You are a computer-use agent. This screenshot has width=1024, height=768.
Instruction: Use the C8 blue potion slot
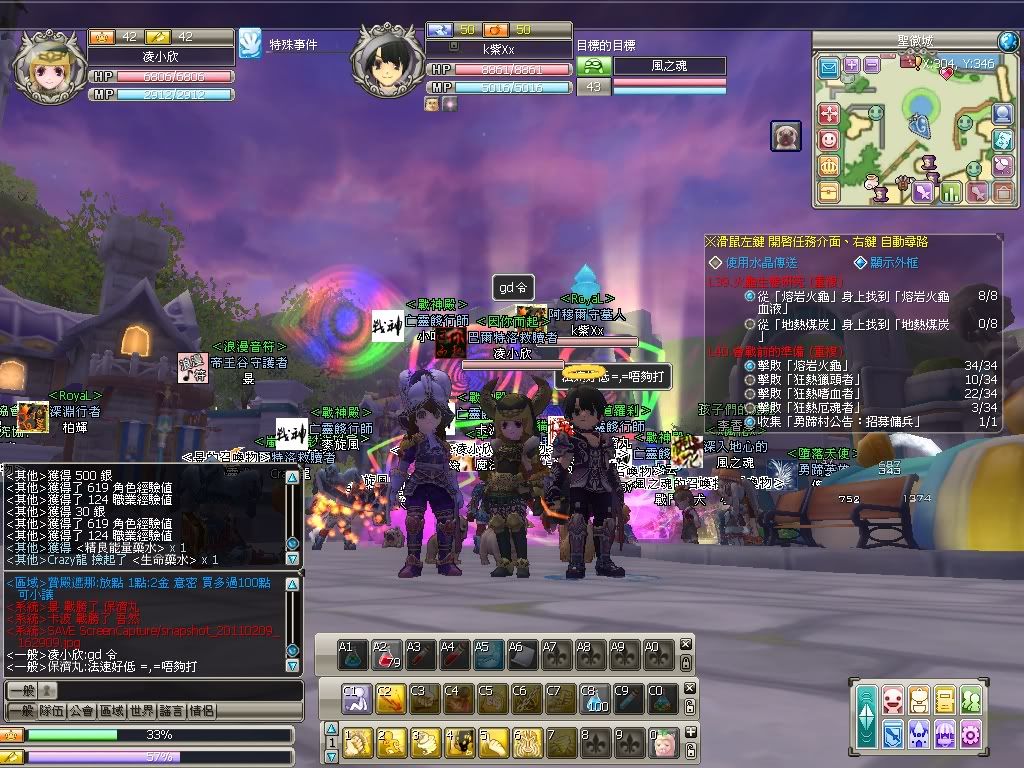click(594, 697)
